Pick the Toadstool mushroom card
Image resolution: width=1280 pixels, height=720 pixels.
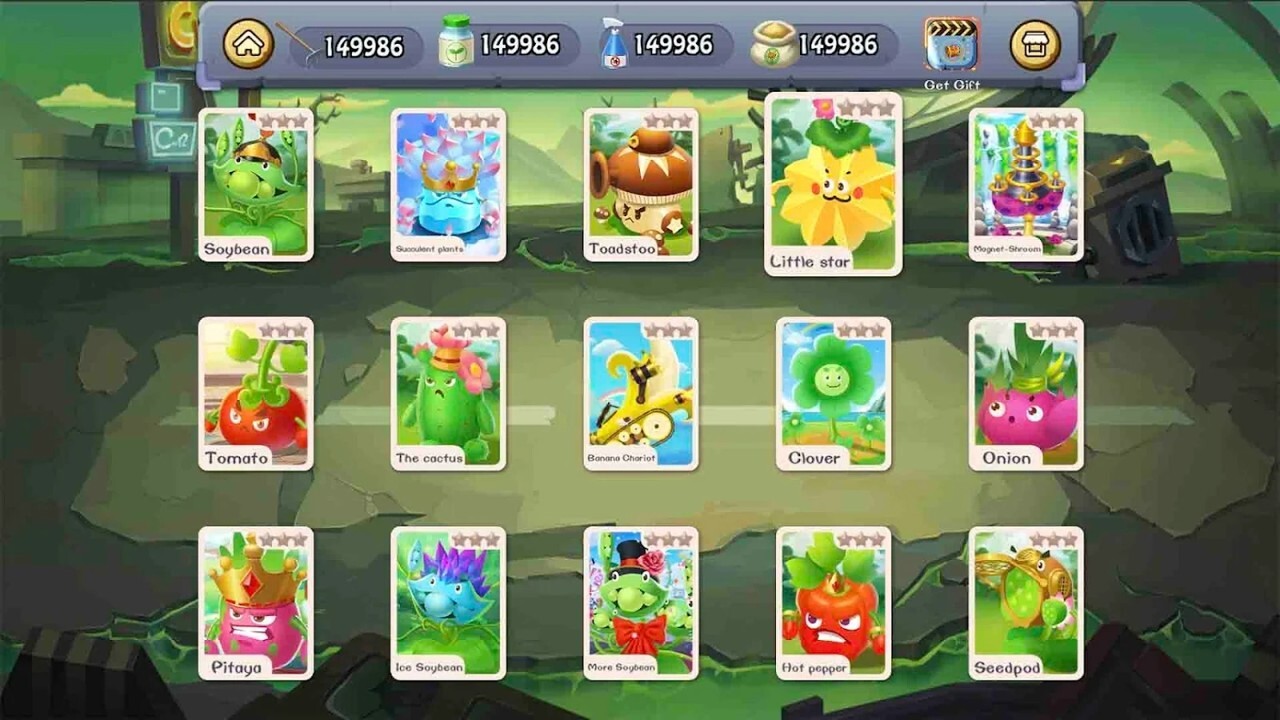pos(641,185)
